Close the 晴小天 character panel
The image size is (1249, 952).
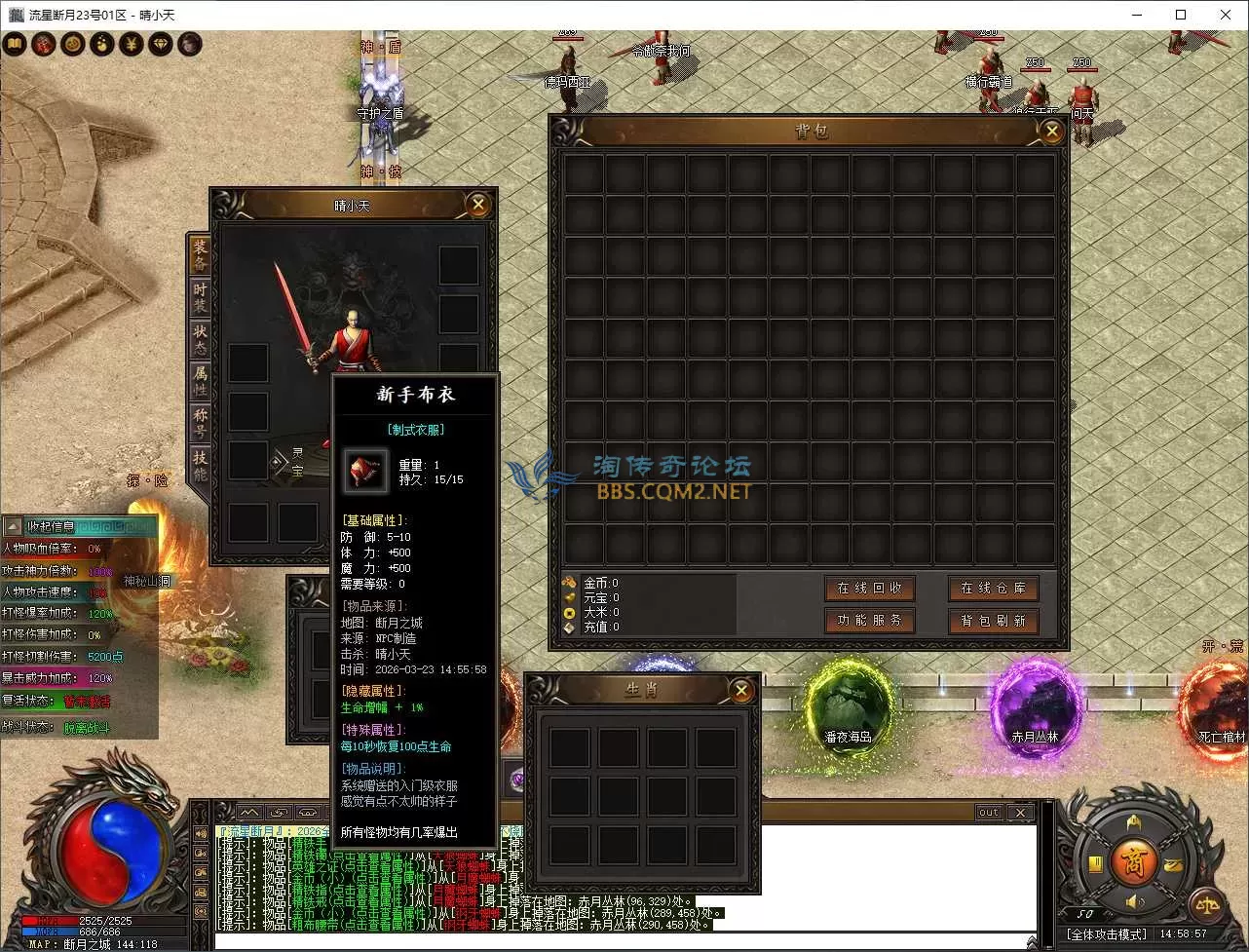click(x=477, y=205)
